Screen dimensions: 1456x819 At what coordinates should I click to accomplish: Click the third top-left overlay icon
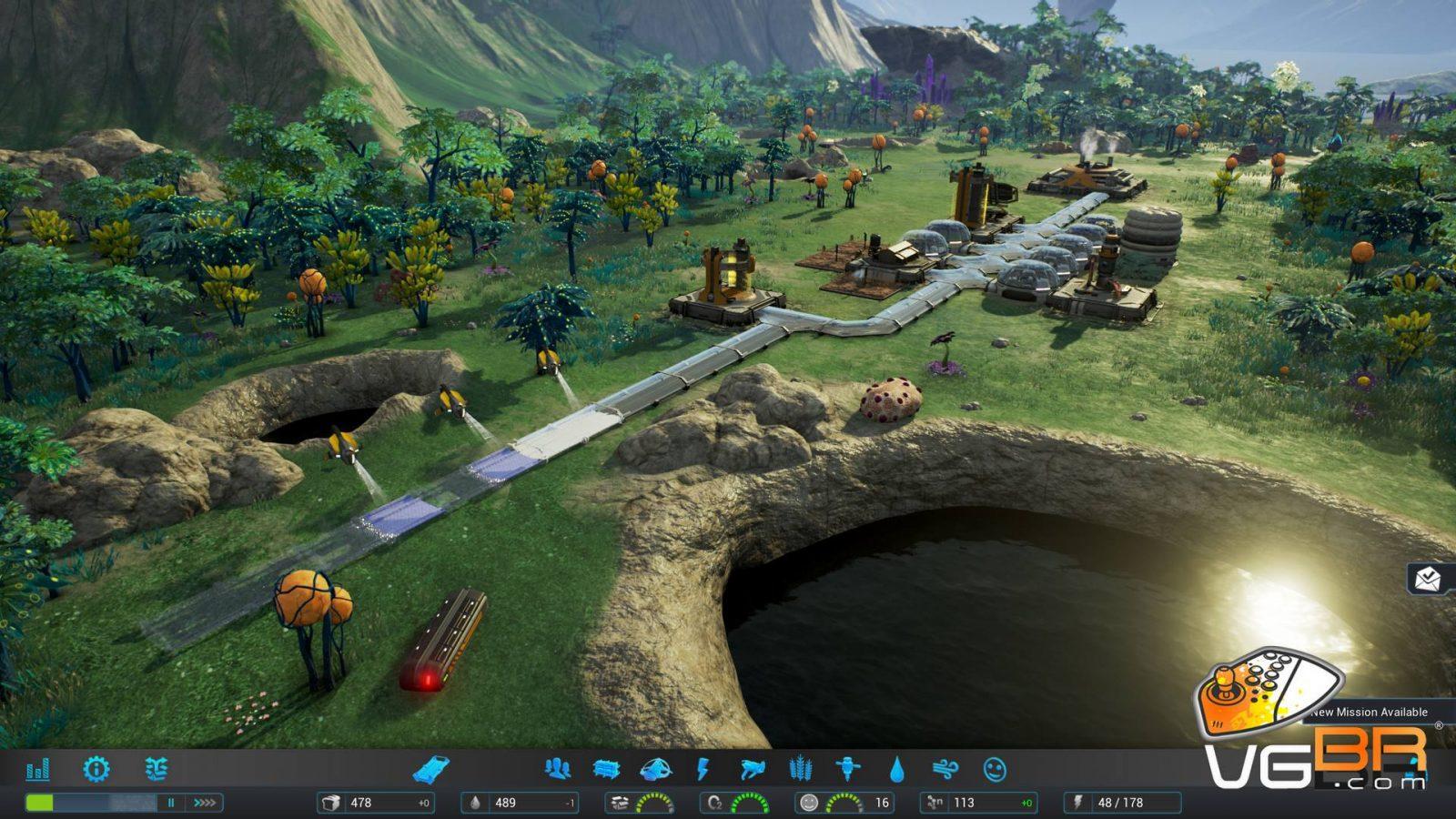[x=156, y=770]
